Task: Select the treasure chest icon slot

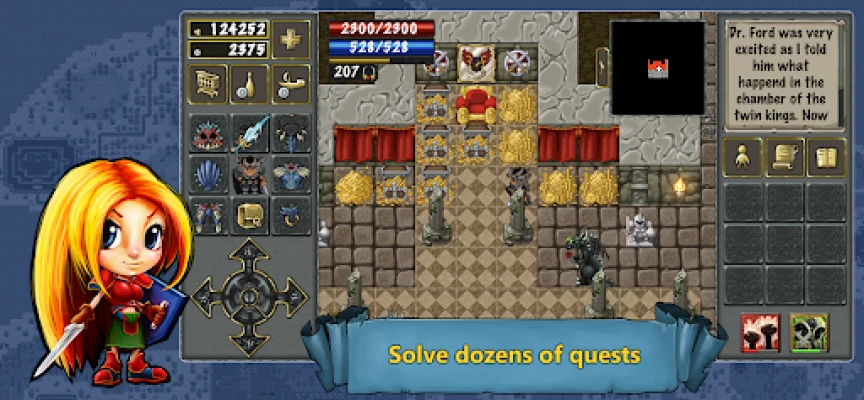Action: point(250,215)
